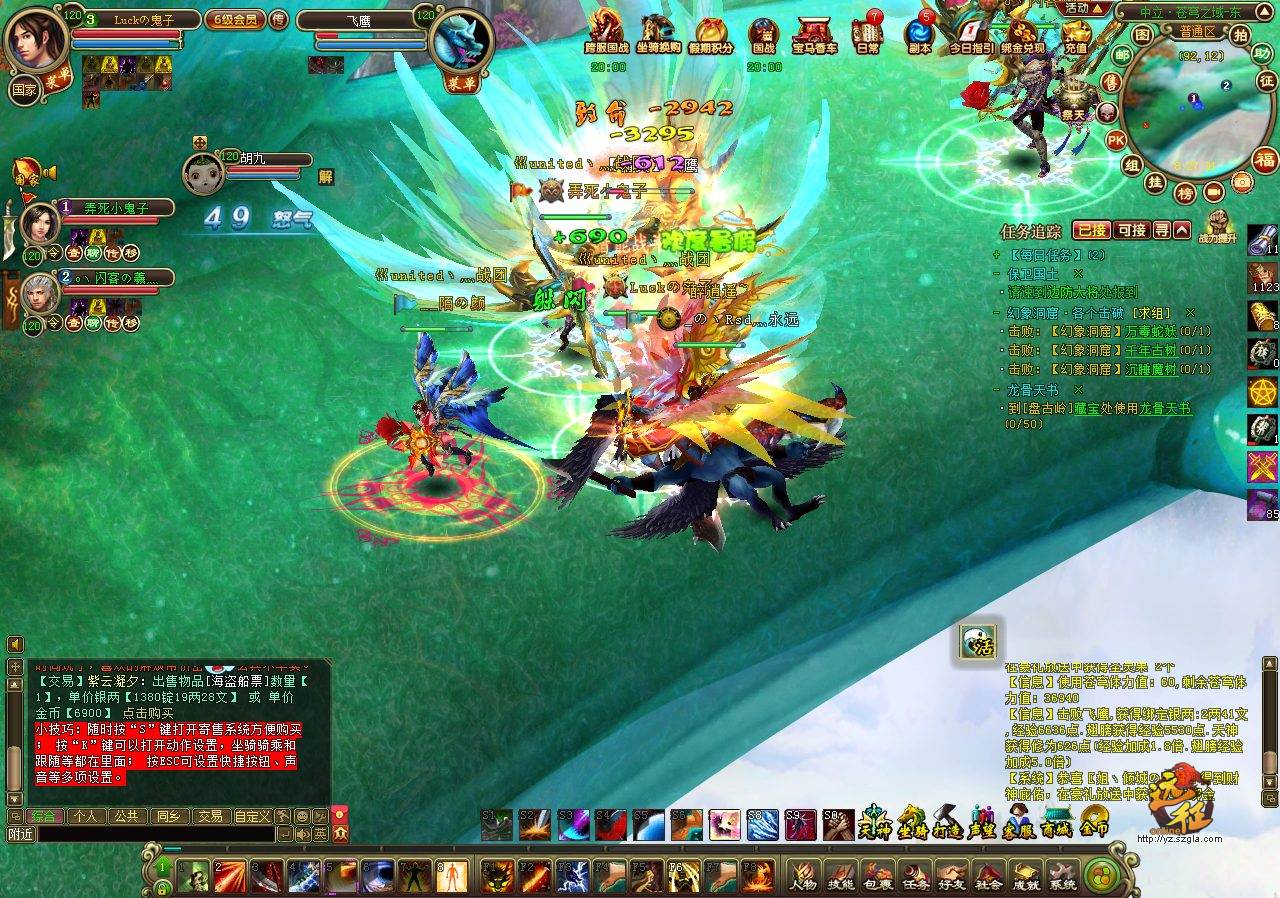
Task: Open the 系统 system menu
Action: pos(1062,875)
